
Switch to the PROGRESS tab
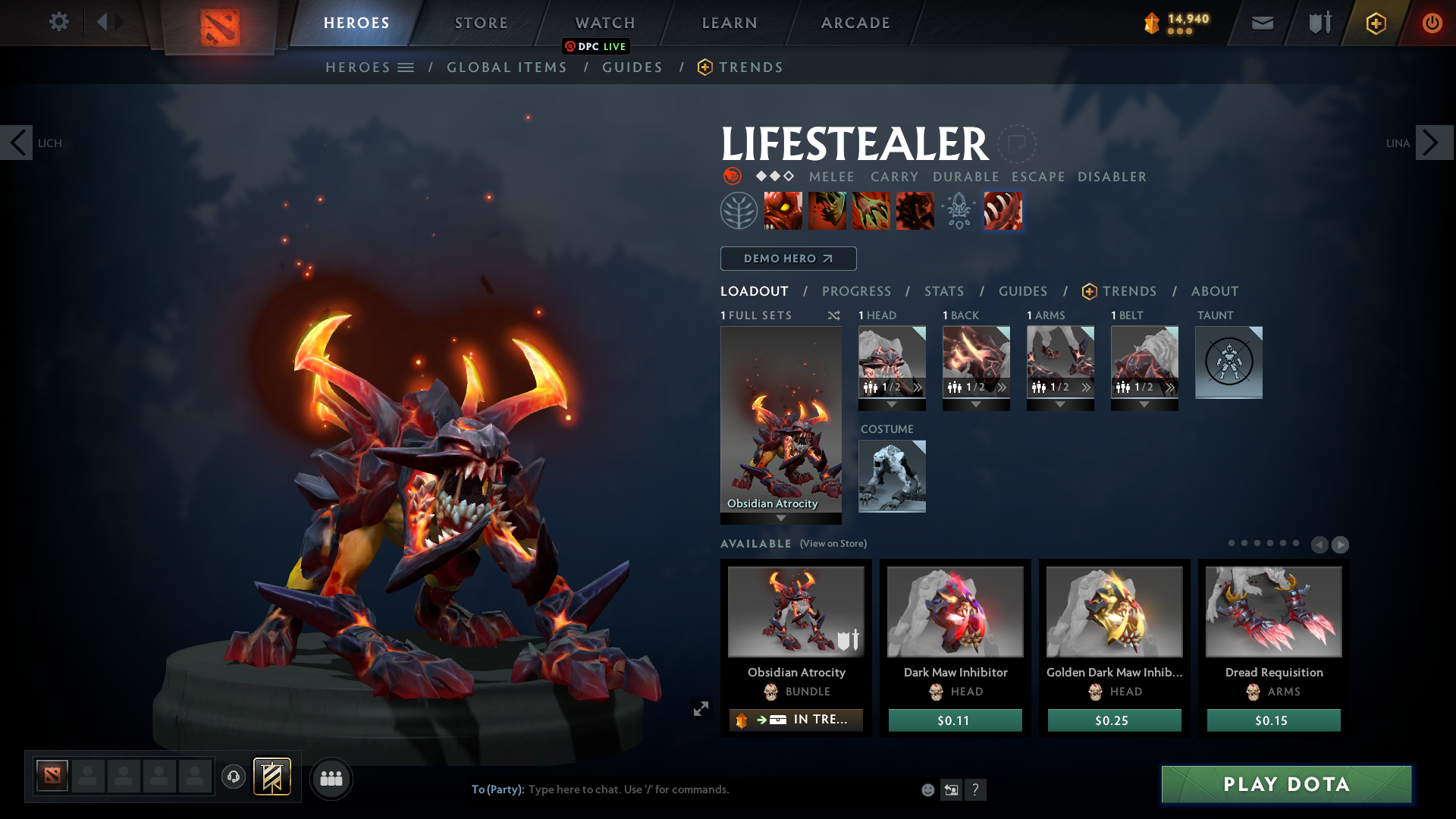point(857,291)
